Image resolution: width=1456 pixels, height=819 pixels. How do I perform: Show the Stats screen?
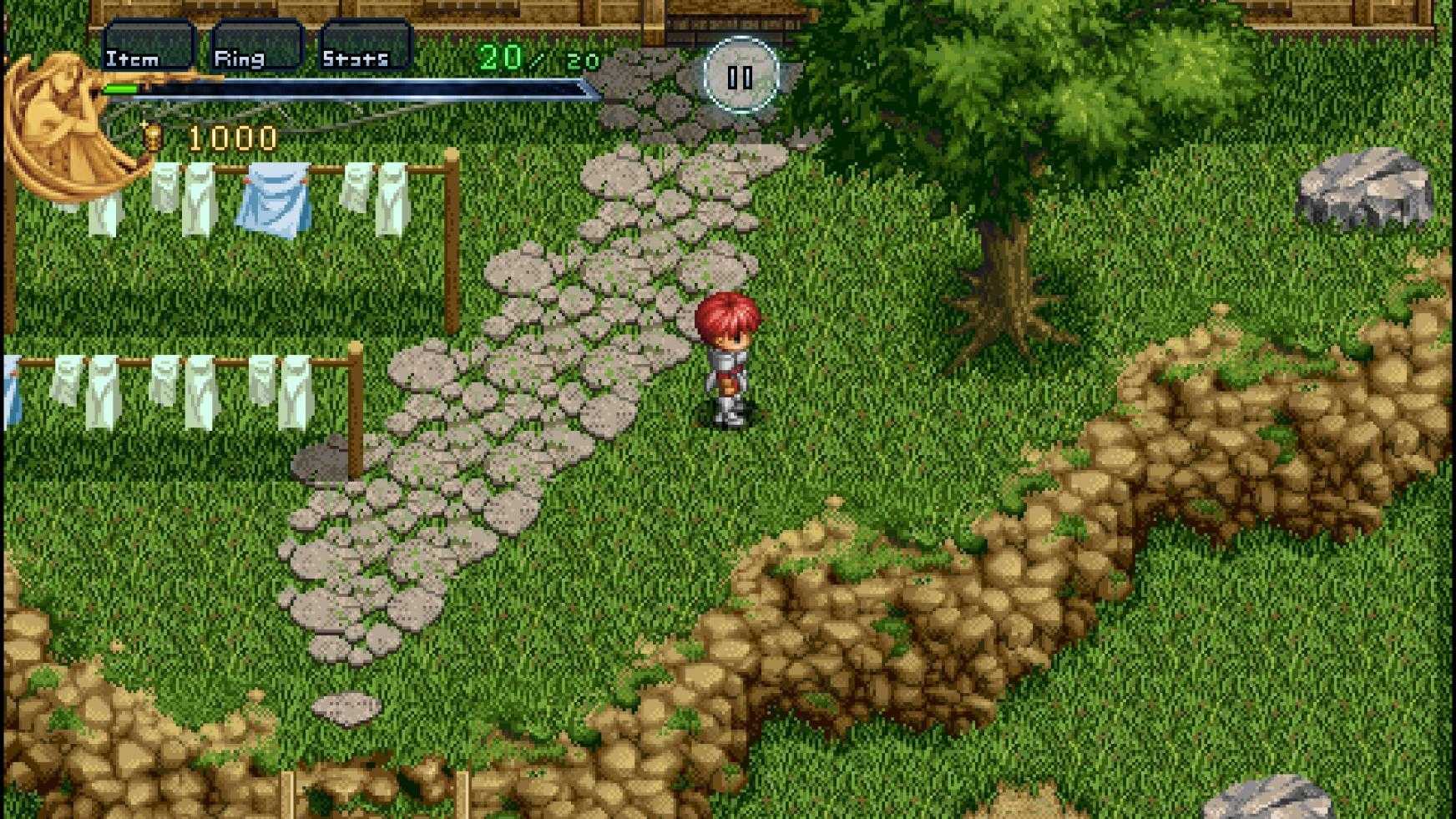coord(365,48)
